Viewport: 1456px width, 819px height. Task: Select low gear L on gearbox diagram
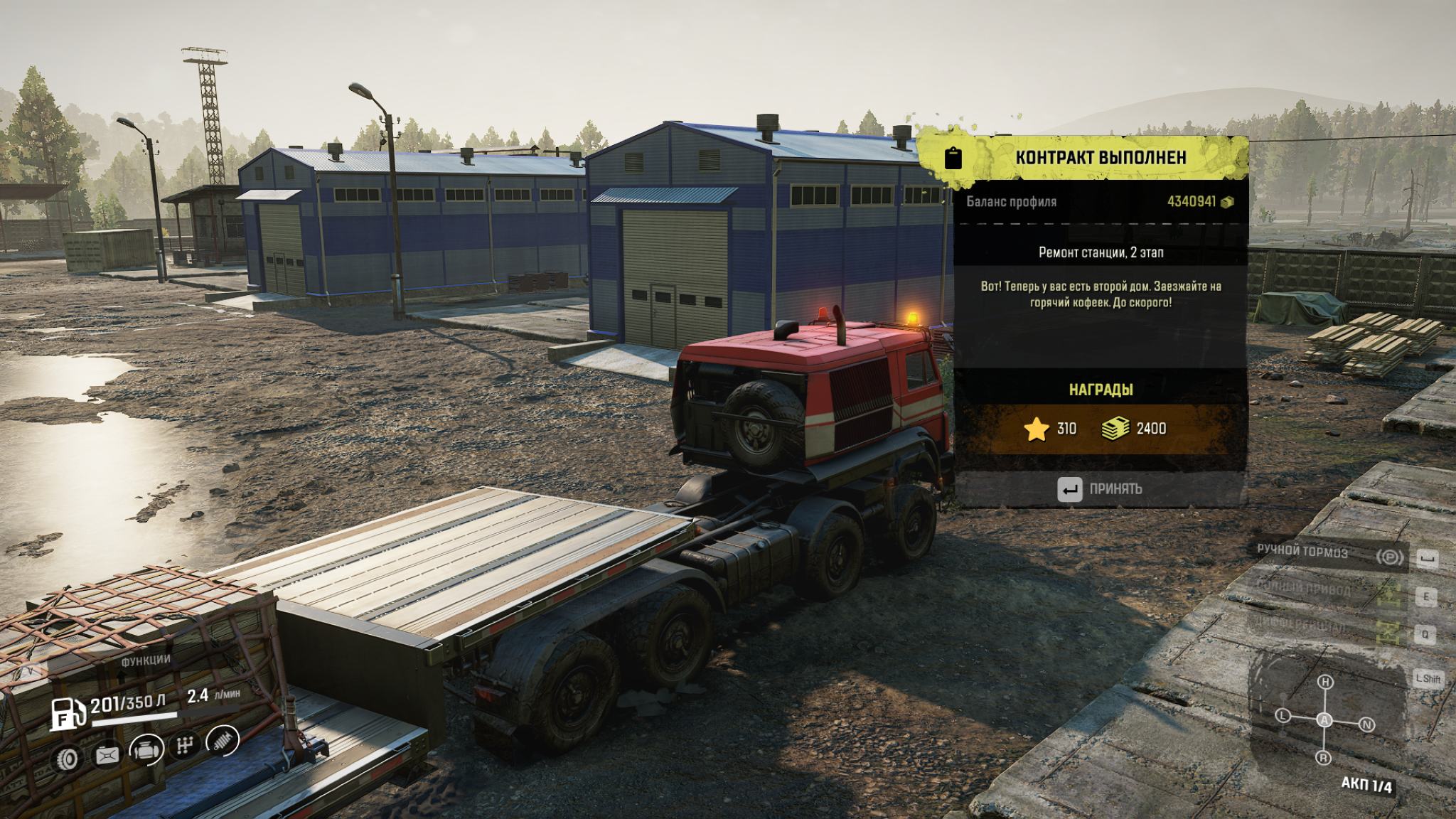[x=1283, y=715]
